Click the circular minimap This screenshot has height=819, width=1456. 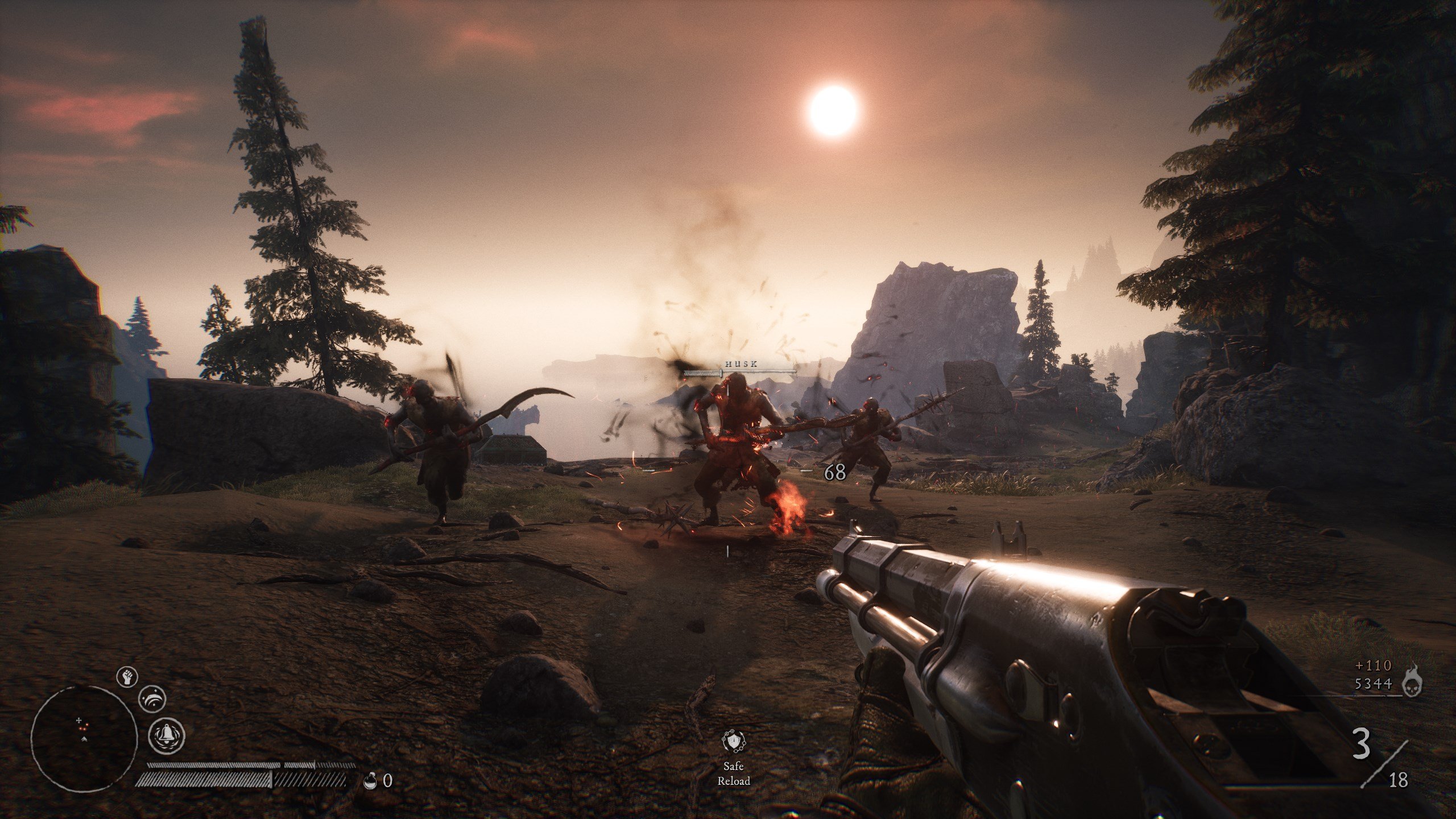[x=84, y=739]
